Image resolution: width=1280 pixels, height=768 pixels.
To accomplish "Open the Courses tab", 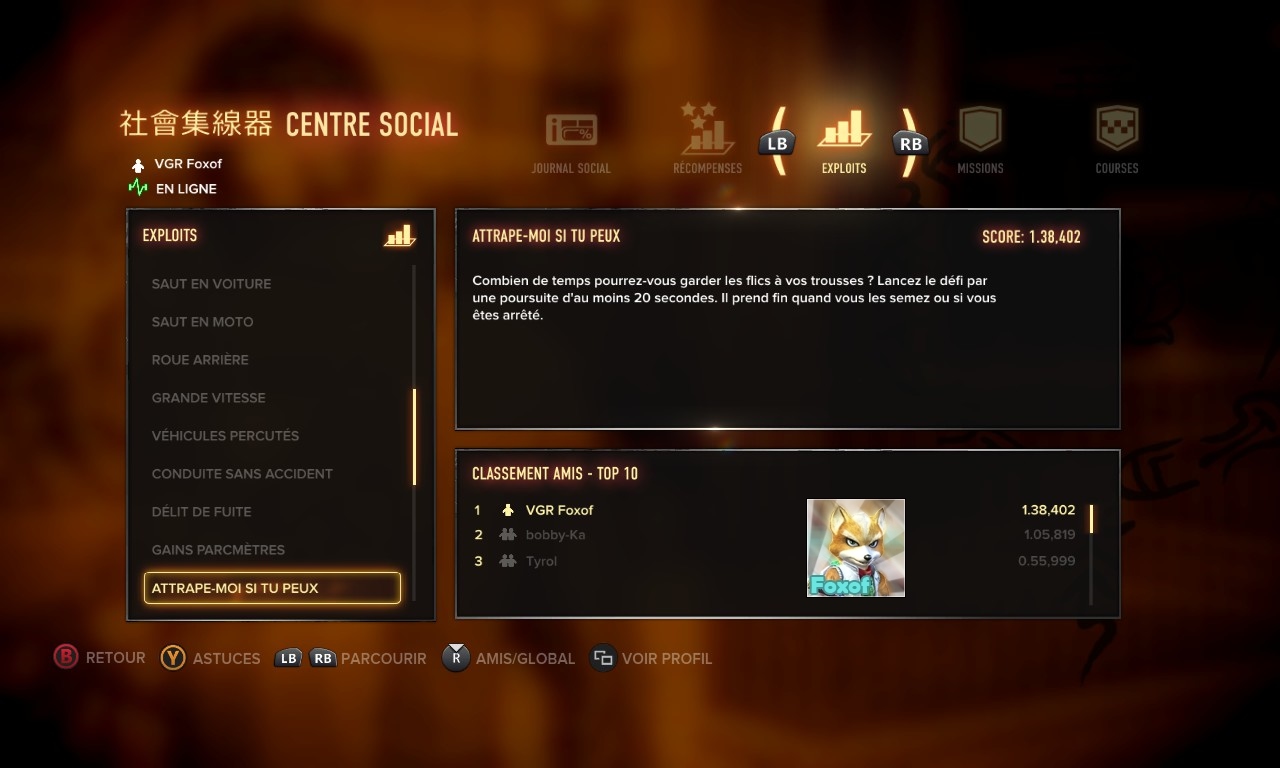I will coord(1117,141).
